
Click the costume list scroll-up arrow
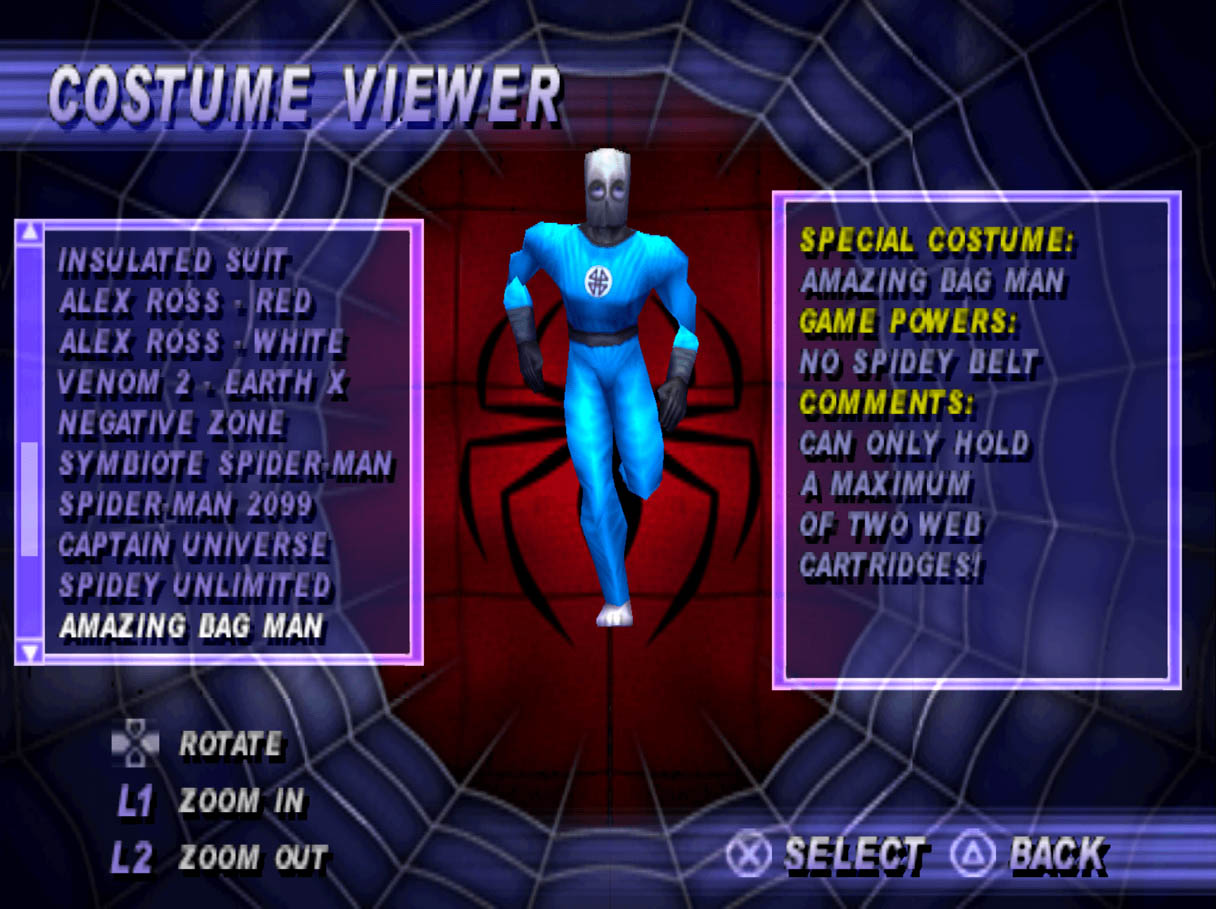30,232
